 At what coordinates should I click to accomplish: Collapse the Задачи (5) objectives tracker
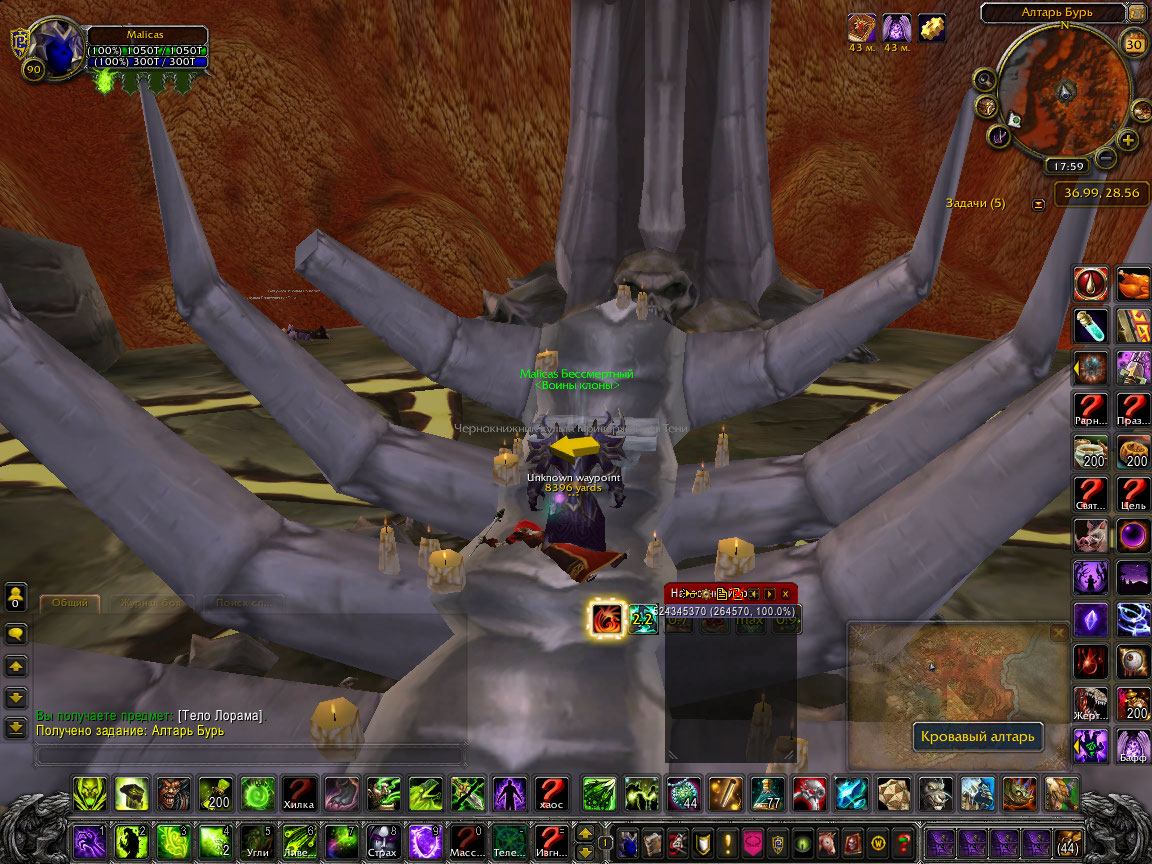(1038, 204)
